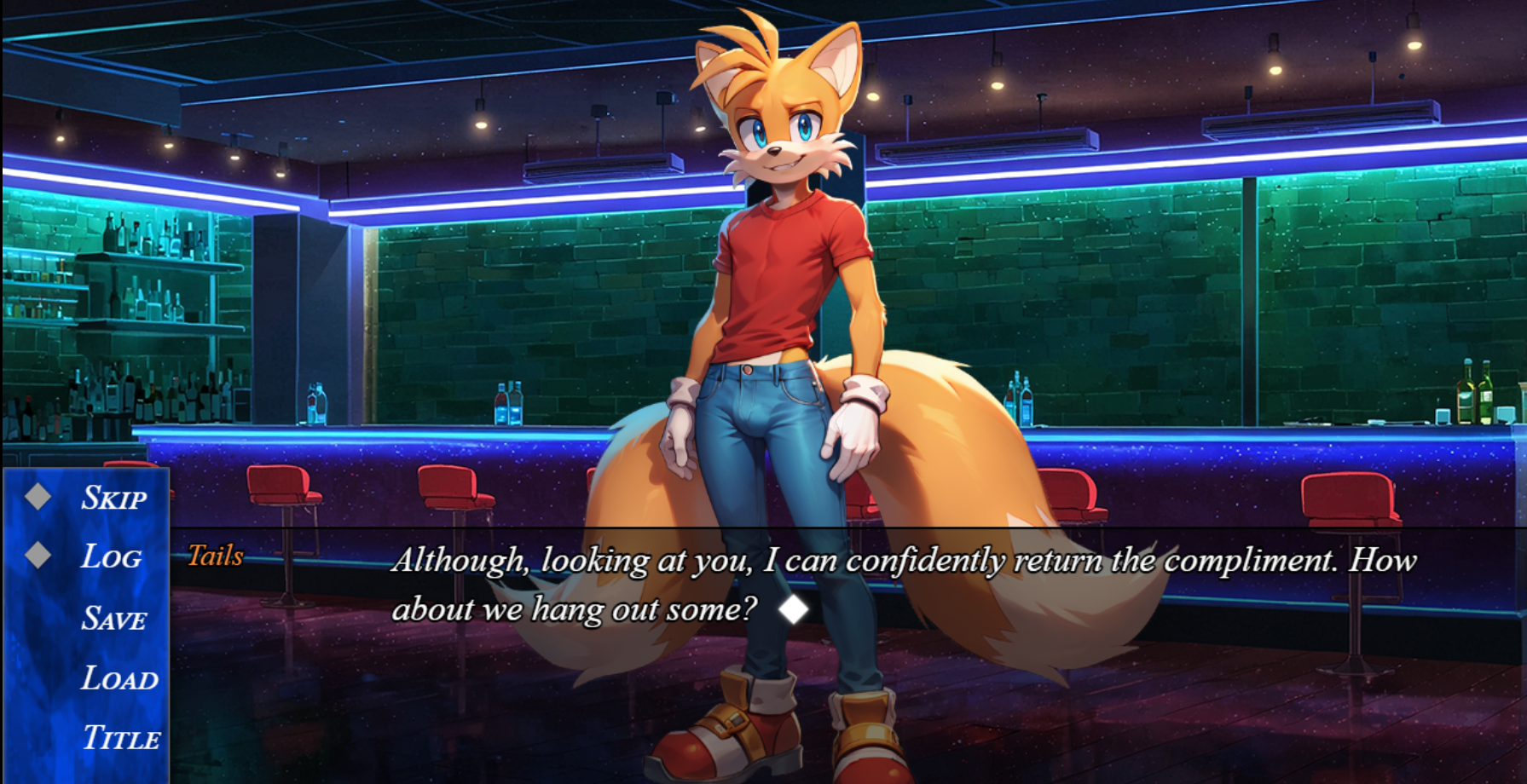Open the dialogue Log
This screenshot has width=1527, height=784.
pyautogui.click(x=112, y=557)
